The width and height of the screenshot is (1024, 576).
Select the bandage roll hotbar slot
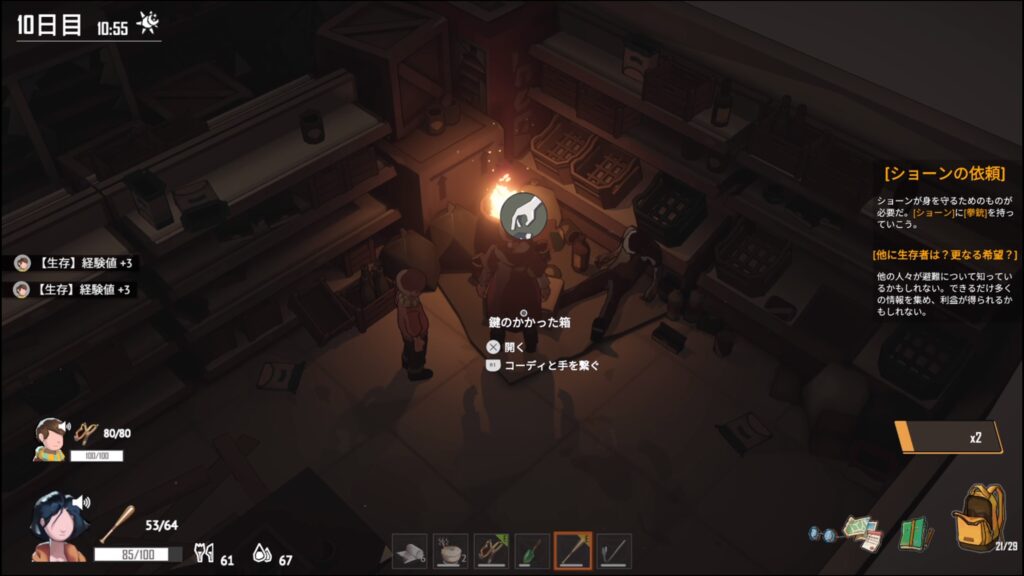[410, 551]
